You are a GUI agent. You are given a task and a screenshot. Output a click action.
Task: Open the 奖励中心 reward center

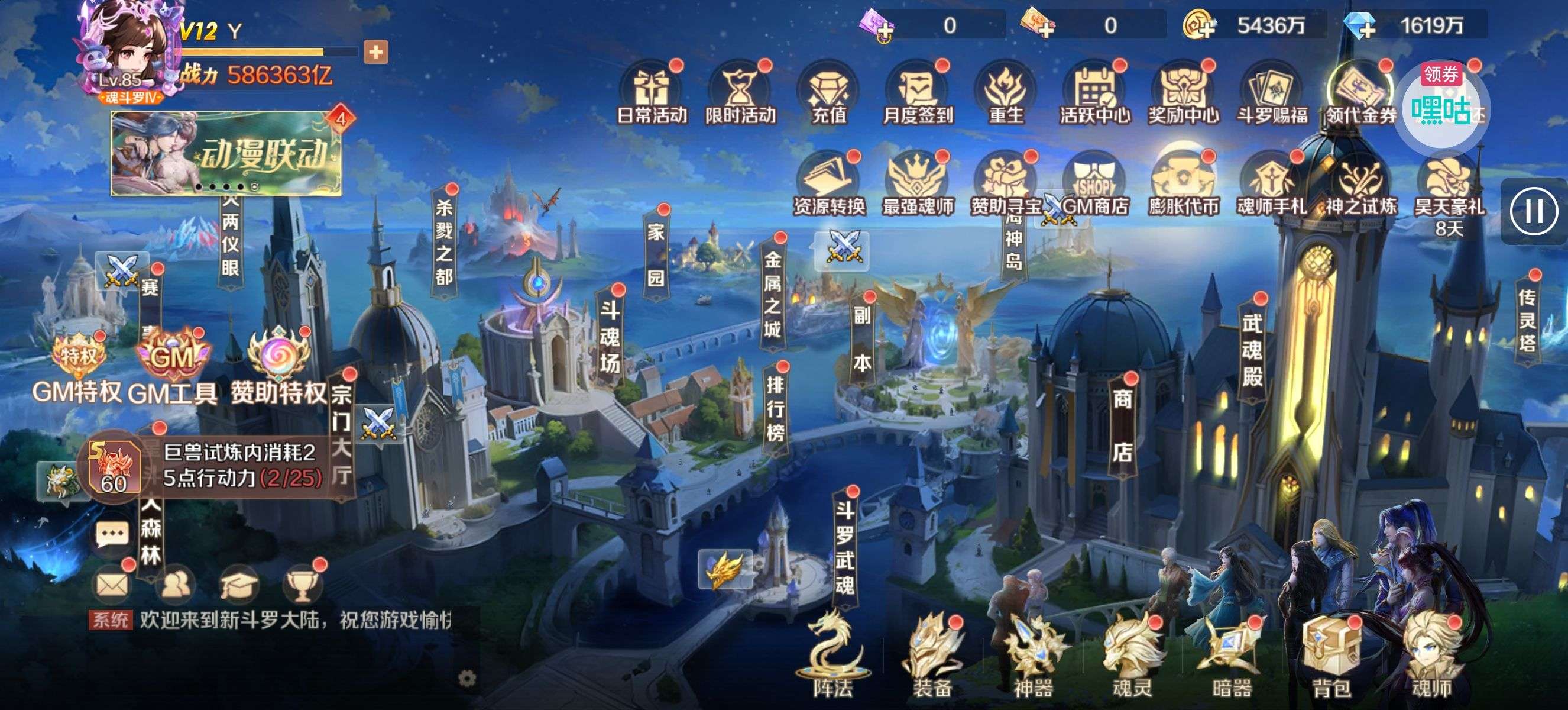(x=1183, y=95)
